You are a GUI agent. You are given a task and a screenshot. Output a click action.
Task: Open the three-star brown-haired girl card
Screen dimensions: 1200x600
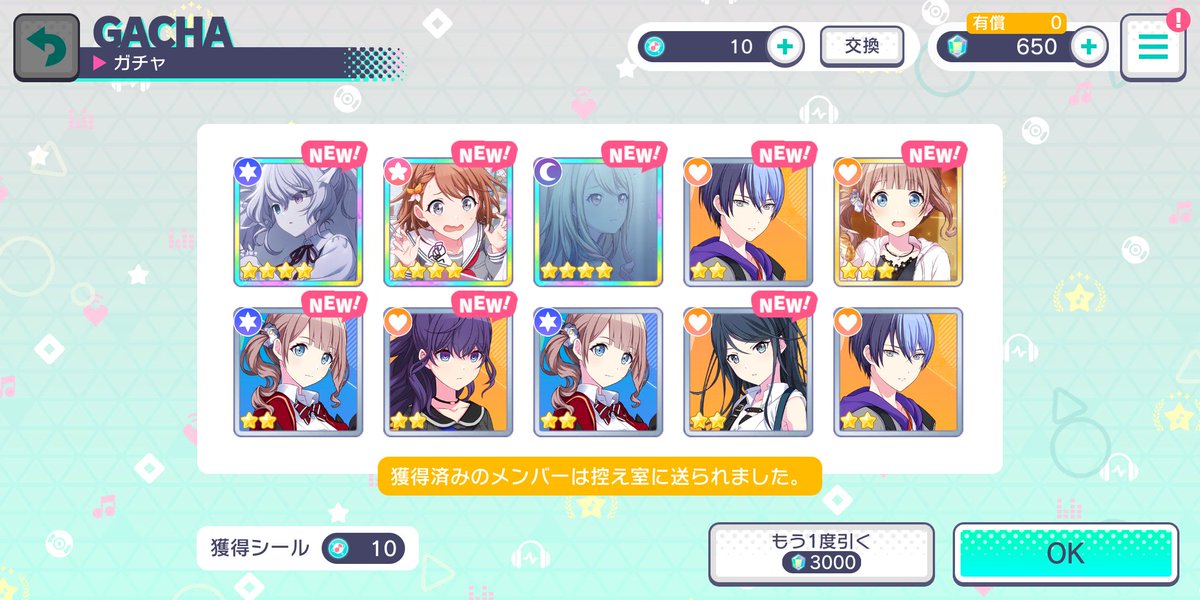897,221
